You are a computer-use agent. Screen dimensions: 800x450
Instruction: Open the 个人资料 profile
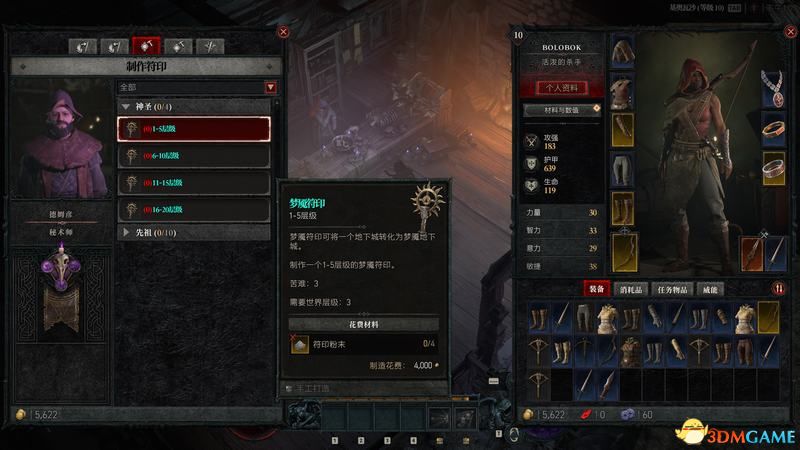(x=560, y=87)
